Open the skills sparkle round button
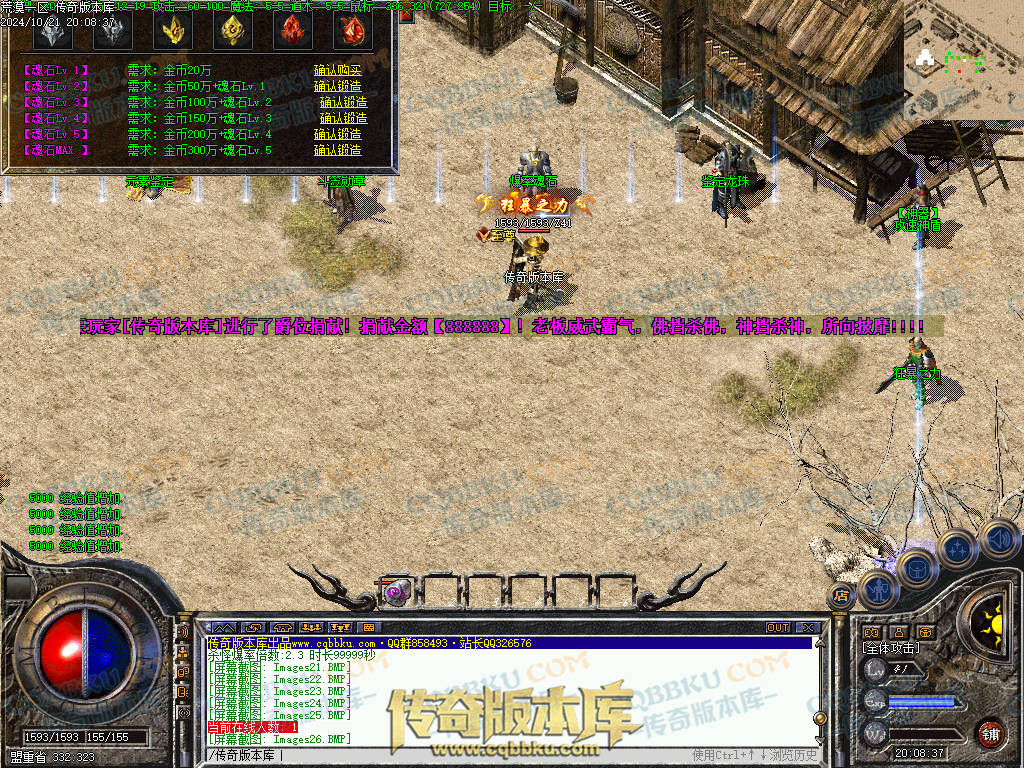 pos(957,549)
